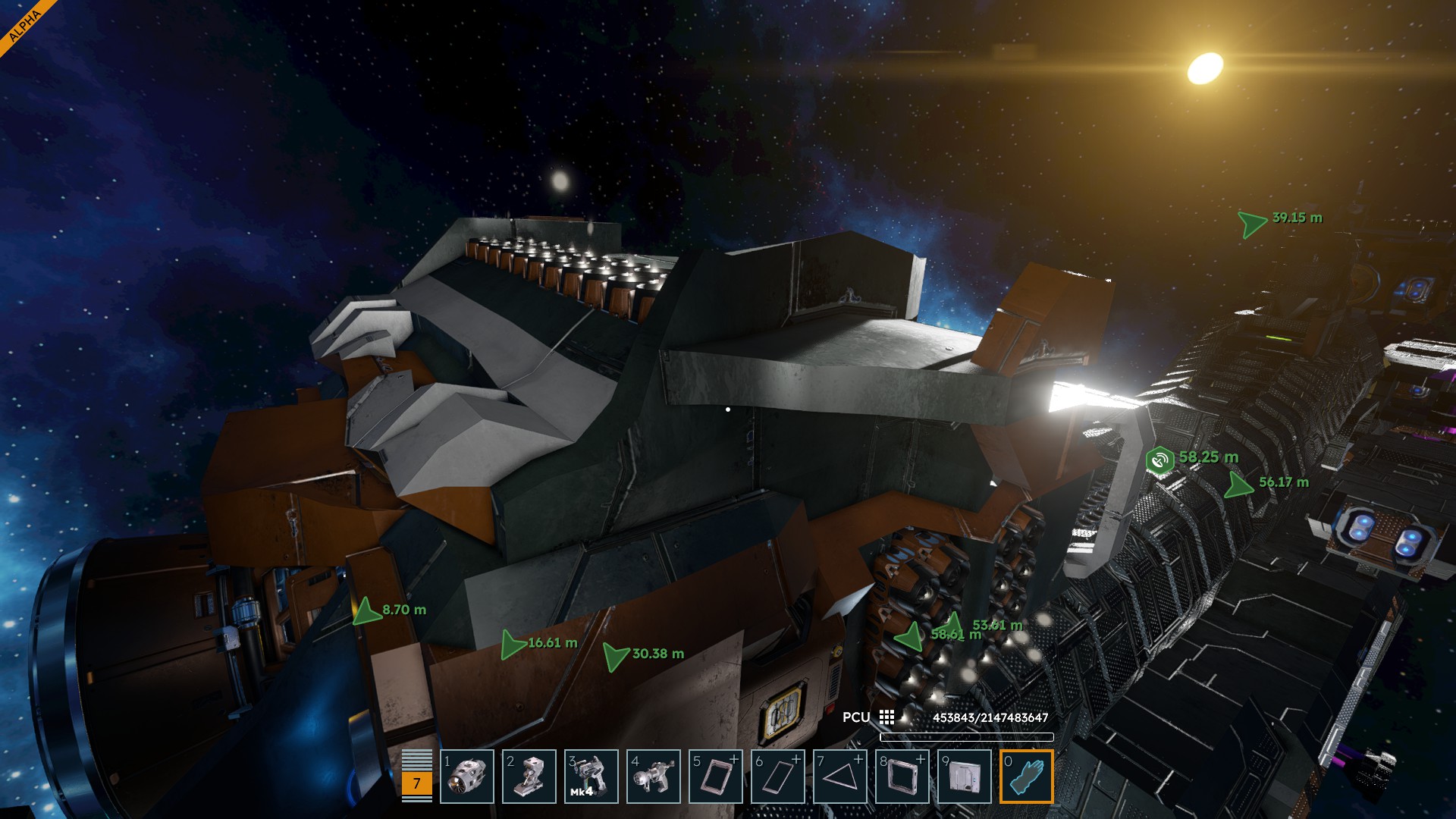Select the antenna signal marker at 58.25 m

click(1159, 460)
